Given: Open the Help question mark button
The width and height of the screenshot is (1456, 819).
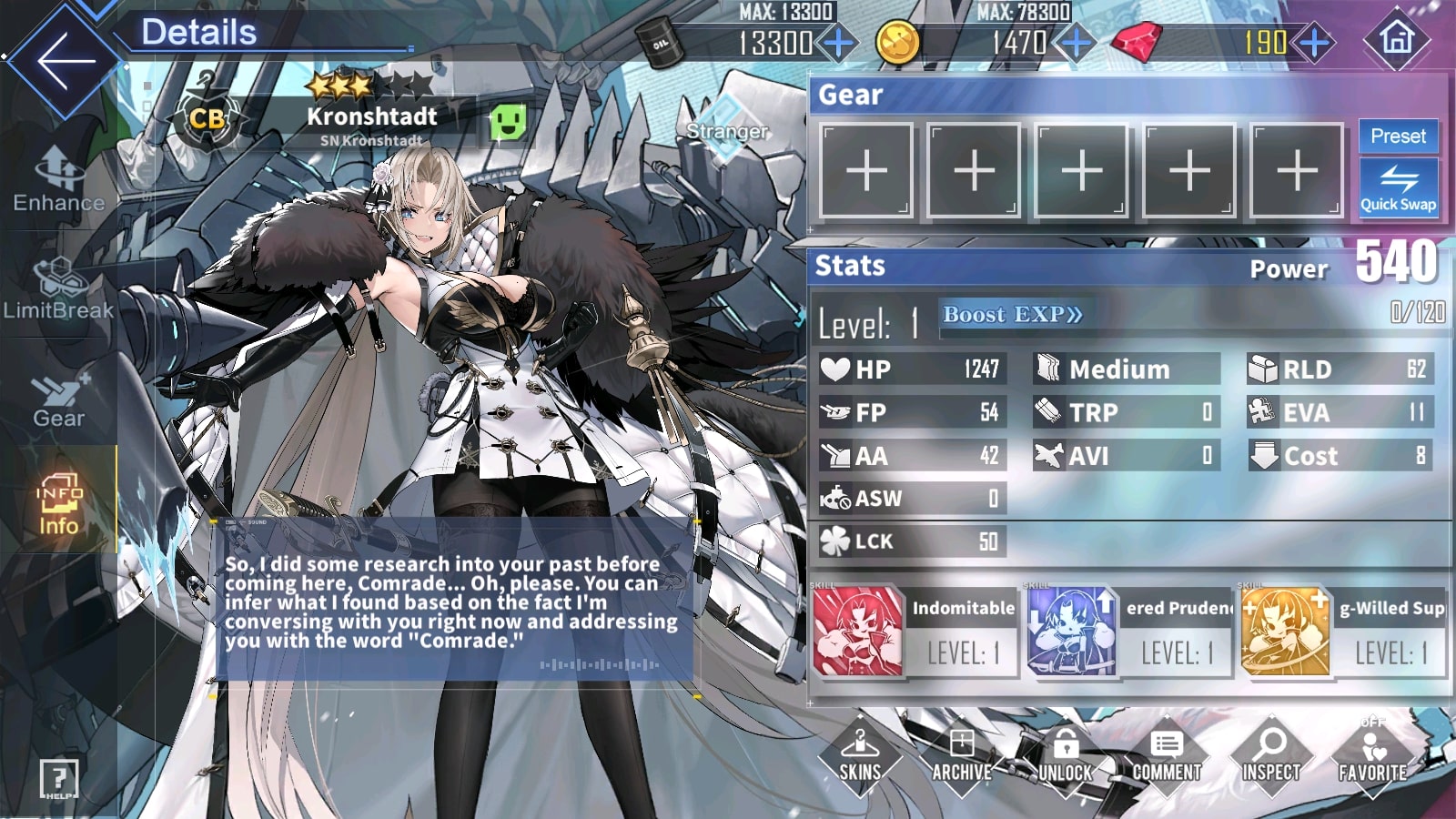Looking at the screenshot, I should [x=58, y=779].
